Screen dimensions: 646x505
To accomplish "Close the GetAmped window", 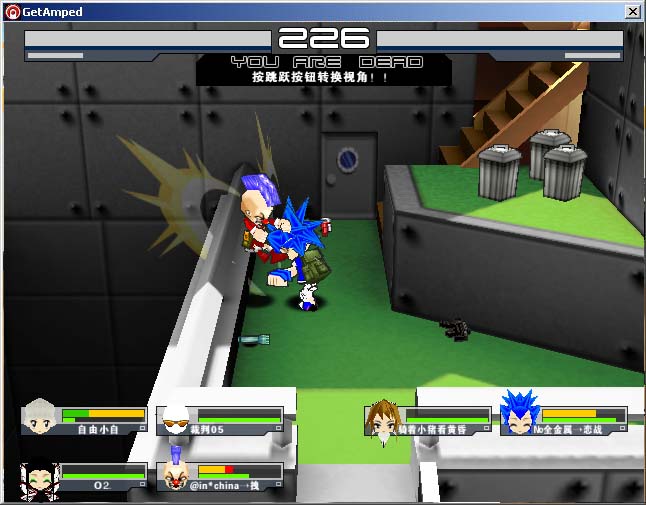I will tap(632, 12).
